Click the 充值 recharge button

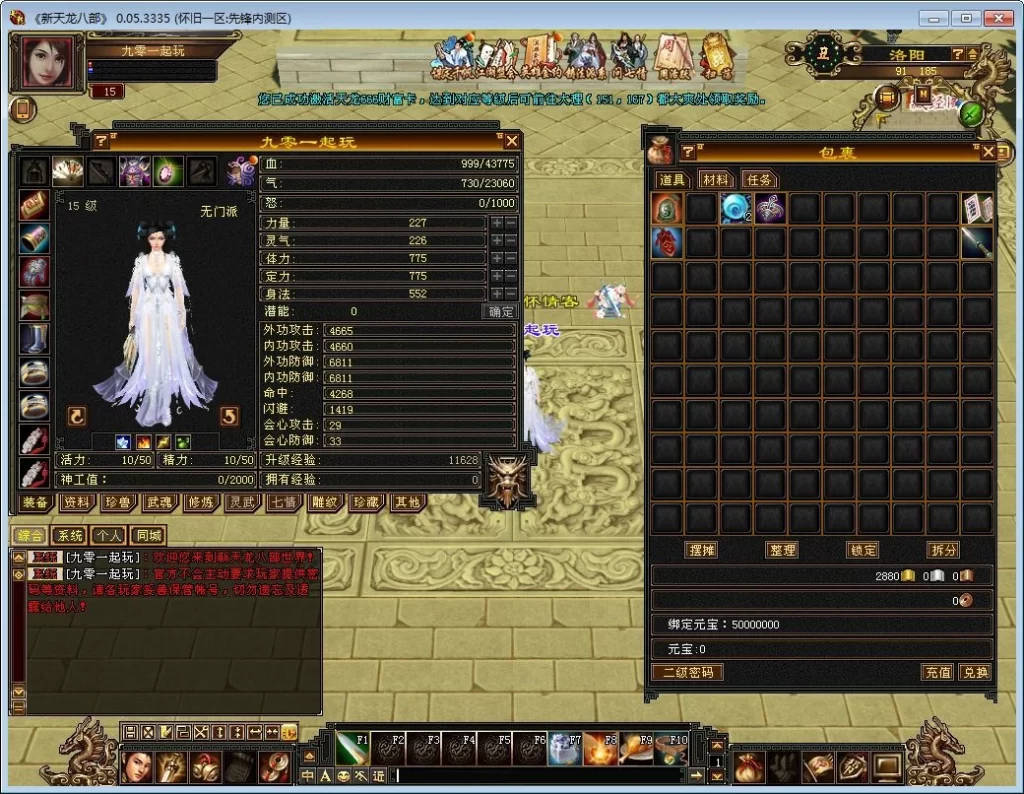pyautogui.click(x=937, y=673)
